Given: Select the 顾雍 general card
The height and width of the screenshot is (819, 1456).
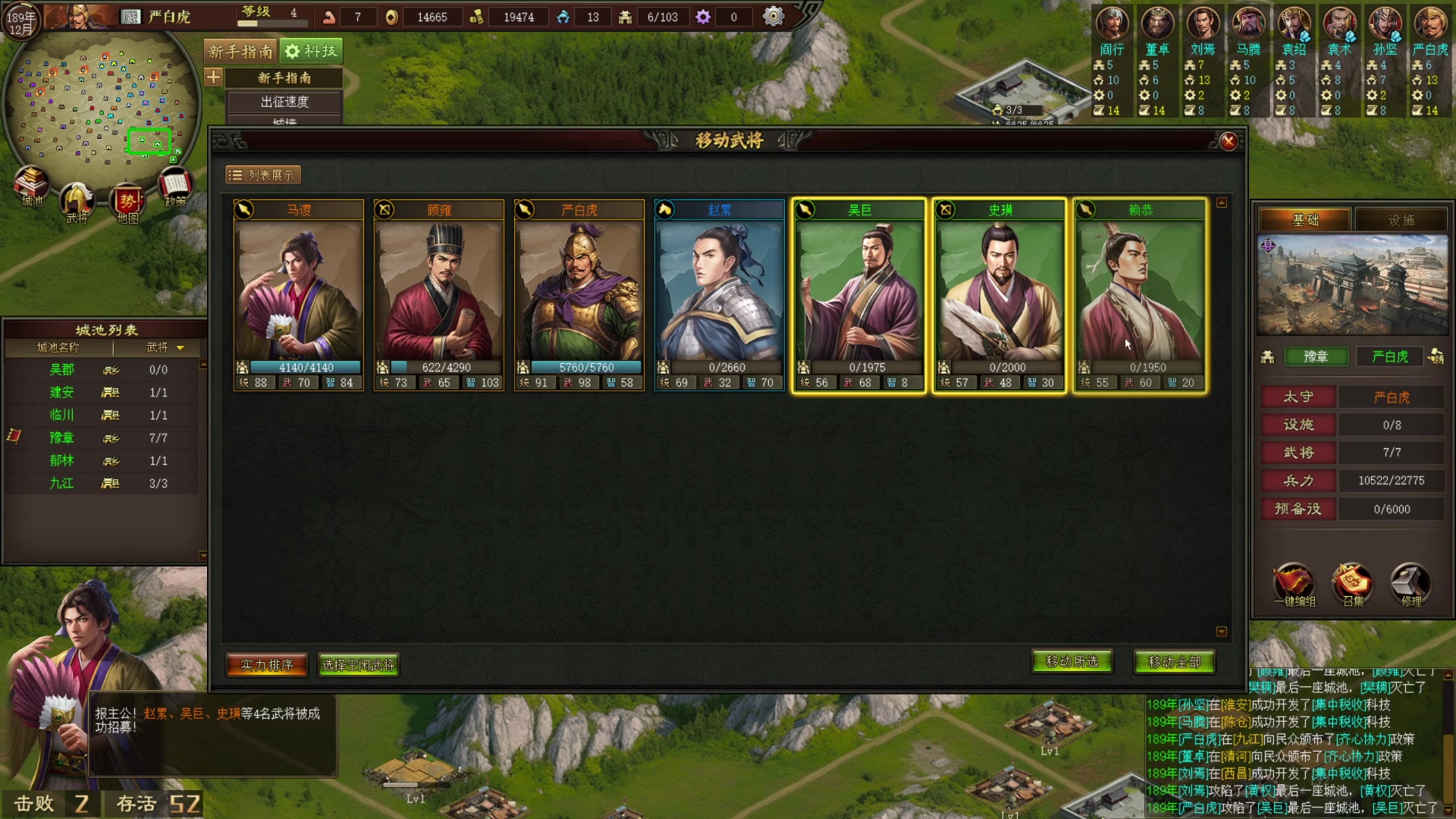Looking at the screenshot, I should (439, 296).
